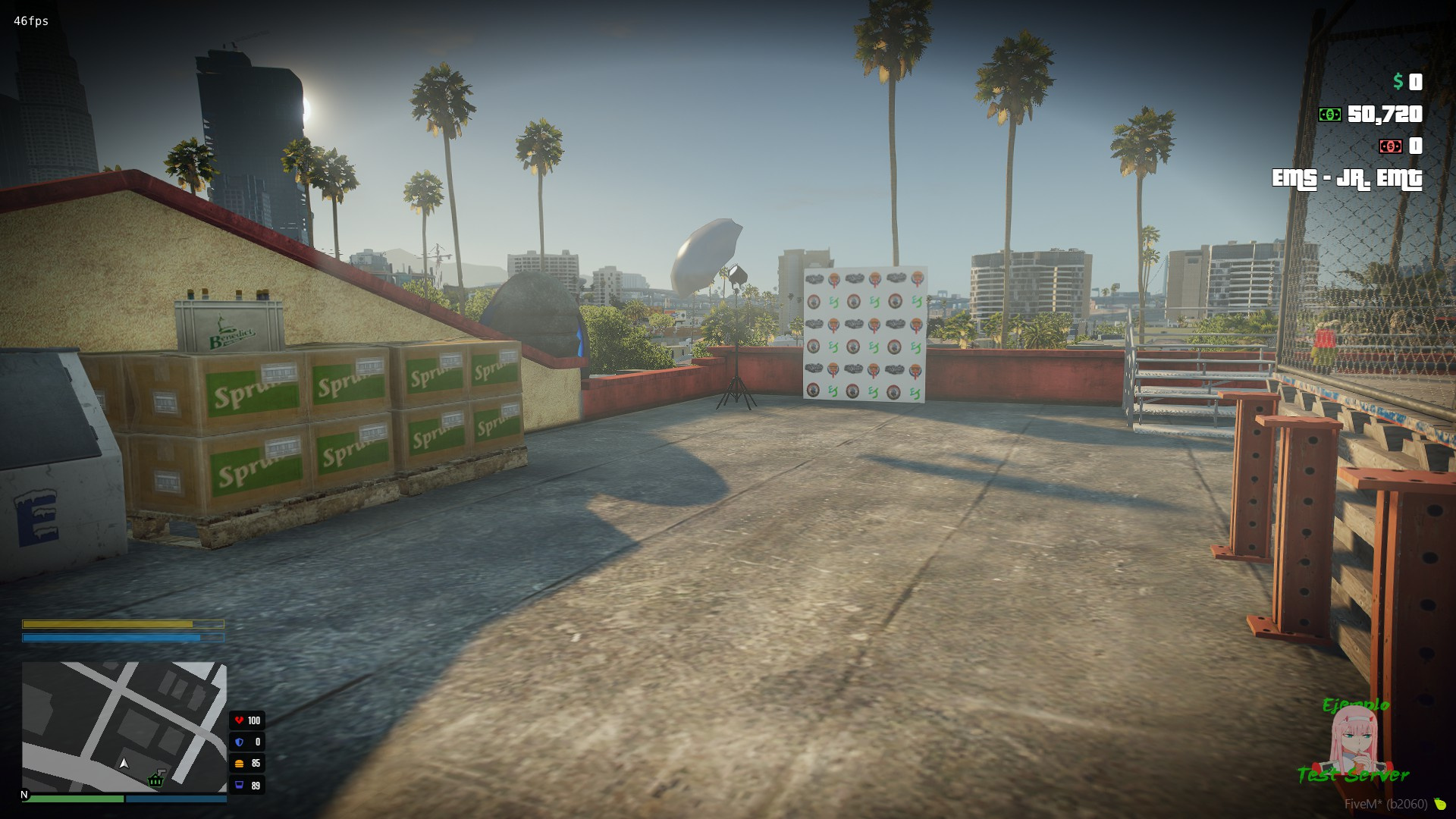Click the N north indicator on the minimap
This screenshot has width=1456, height=819.
click(25, 793)
